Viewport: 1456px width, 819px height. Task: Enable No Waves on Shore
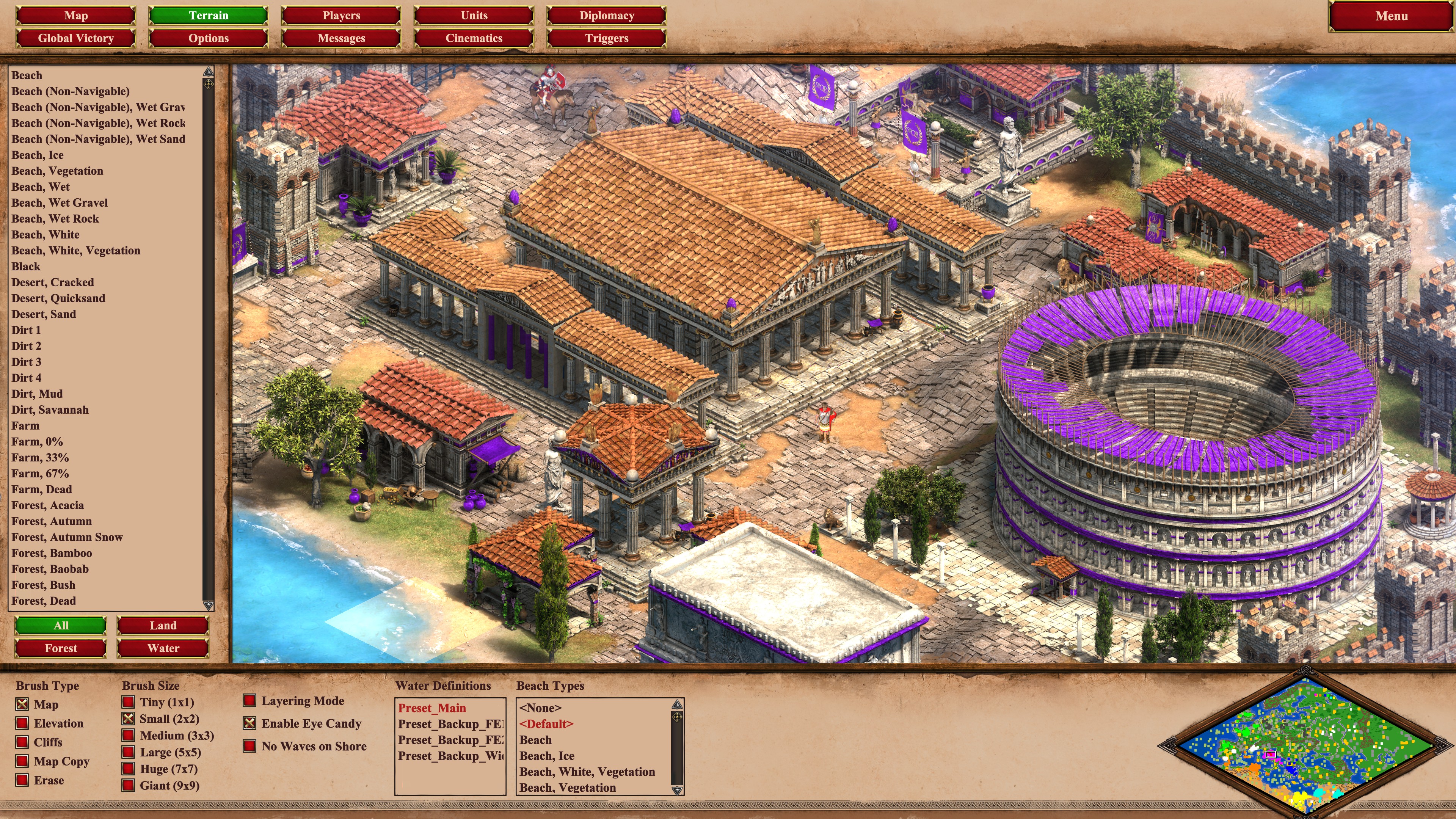tap(250, 746)
